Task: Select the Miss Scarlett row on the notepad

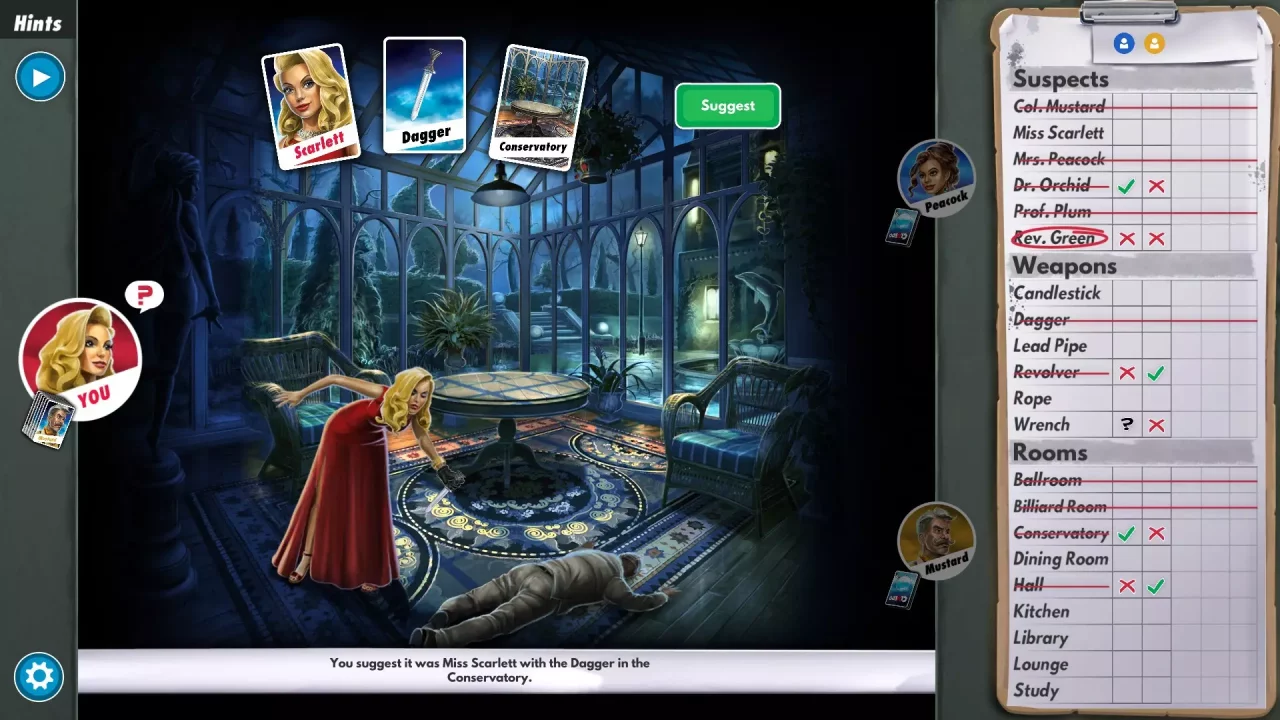Action: [1060, 132]
